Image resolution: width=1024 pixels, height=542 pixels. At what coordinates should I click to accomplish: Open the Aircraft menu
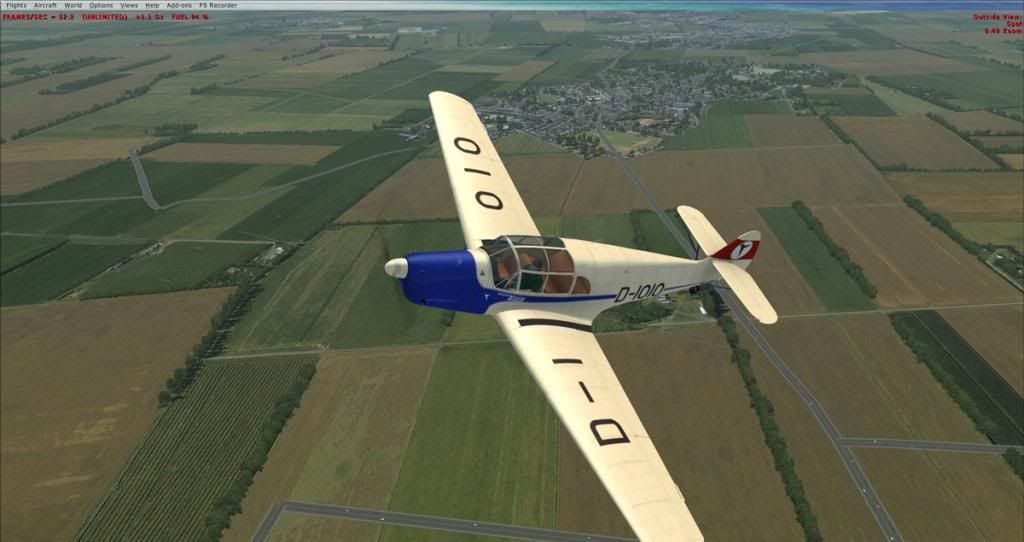(x=45, y=5)
